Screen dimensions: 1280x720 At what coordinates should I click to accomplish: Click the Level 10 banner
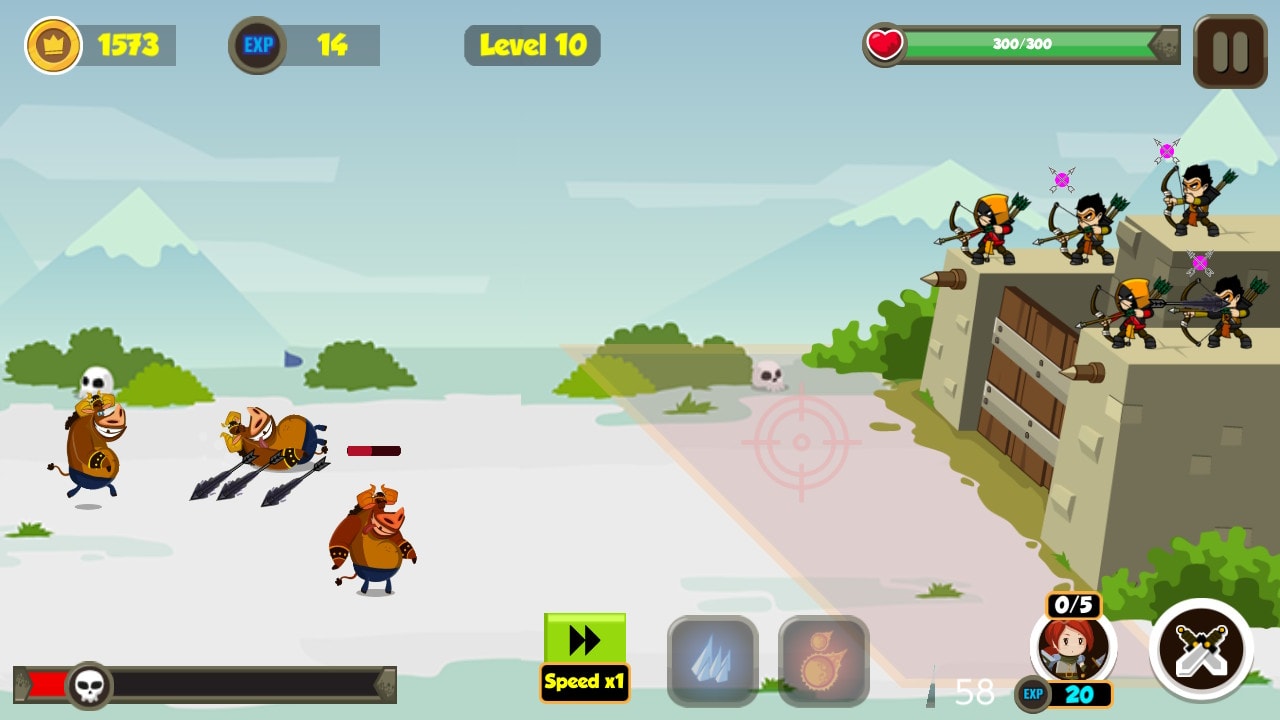click(x=532, y=44)
